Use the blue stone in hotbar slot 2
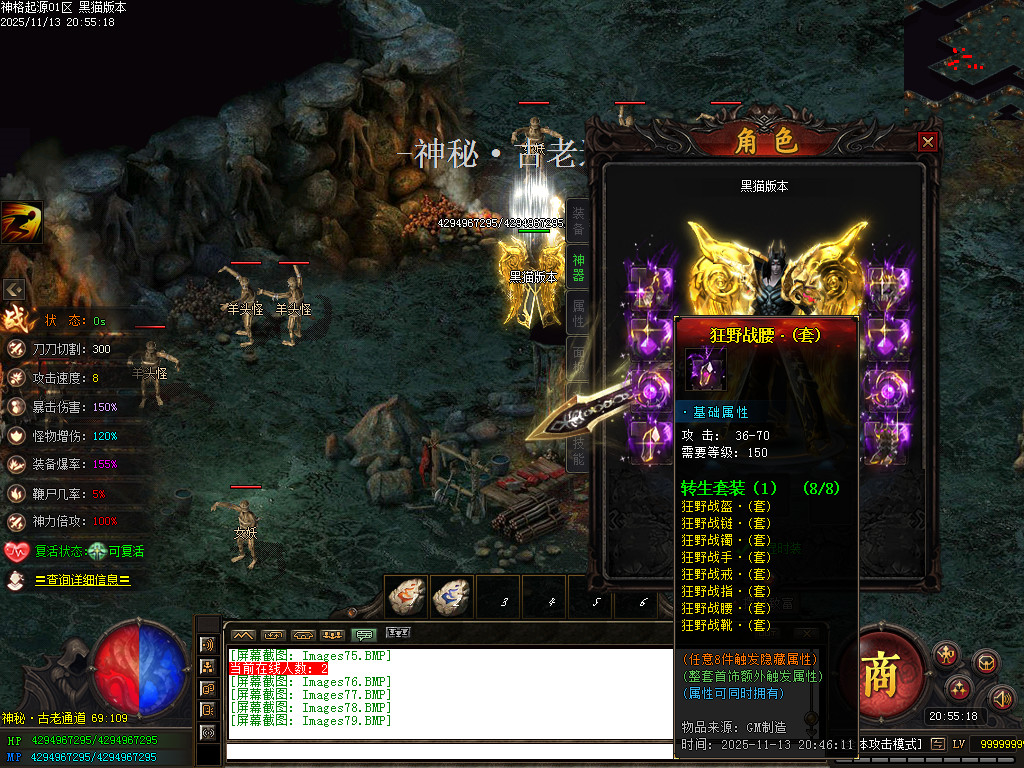The image size is (1024, 768). (x=452, y=596)
